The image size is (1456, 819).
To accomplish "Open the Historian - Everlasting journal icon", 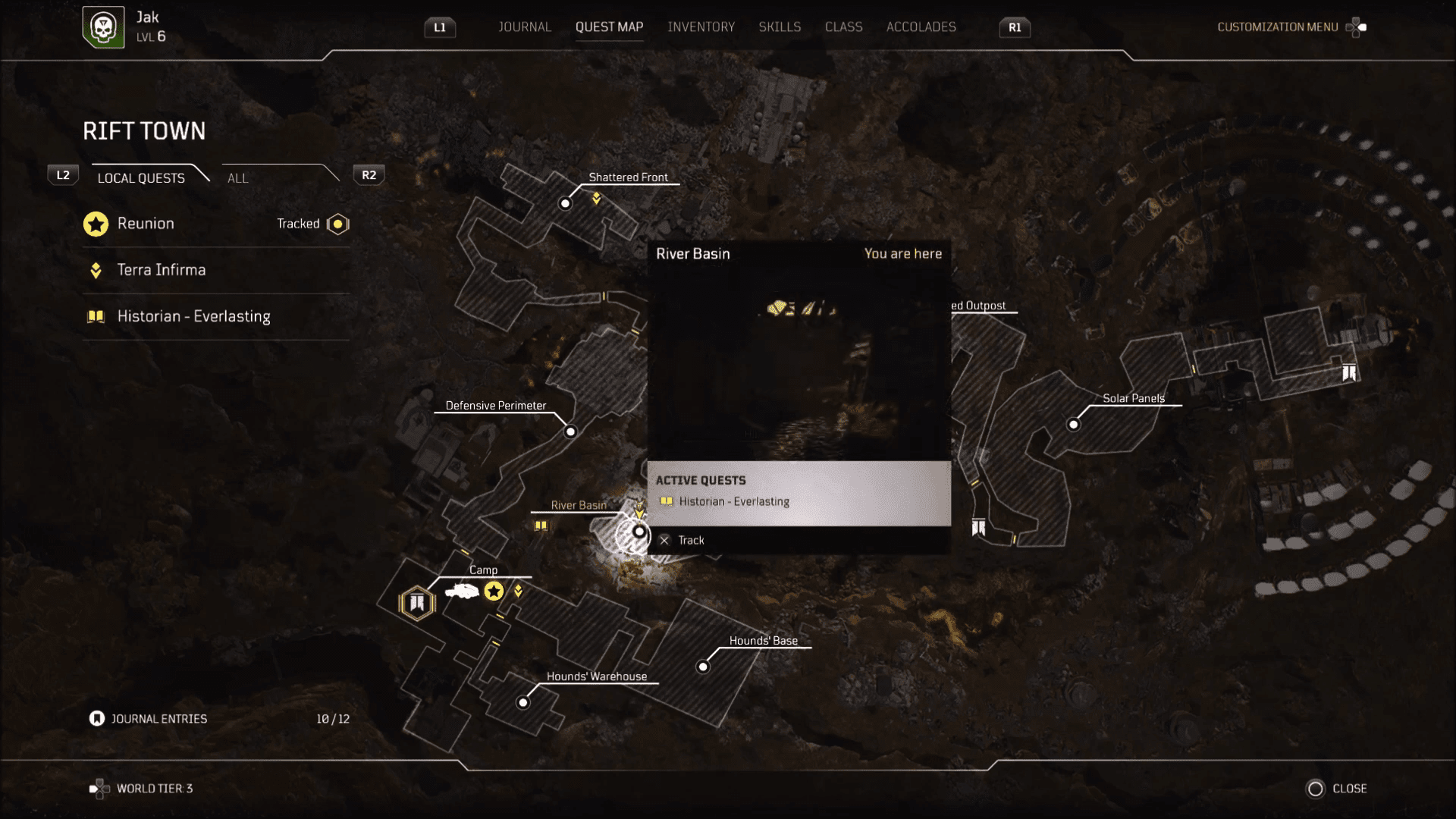I will point(96,316).
